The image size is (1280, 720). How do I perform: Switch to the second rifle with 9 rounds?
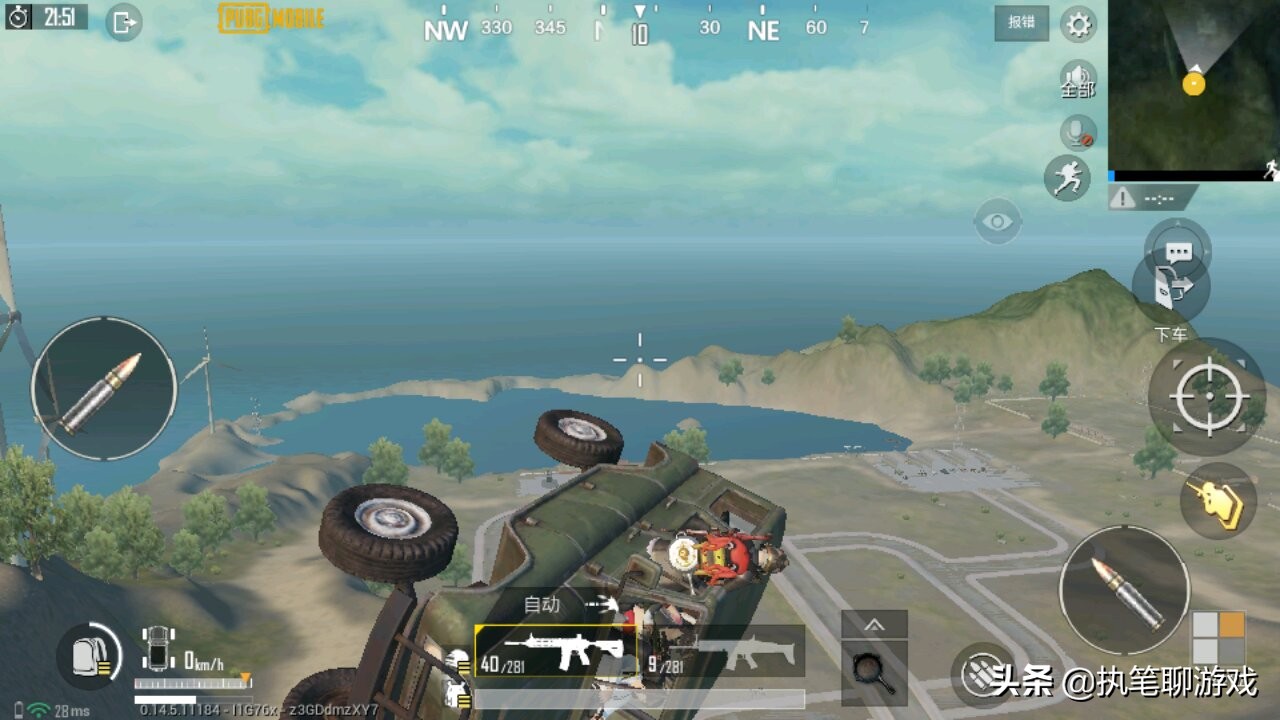[725, 652]
